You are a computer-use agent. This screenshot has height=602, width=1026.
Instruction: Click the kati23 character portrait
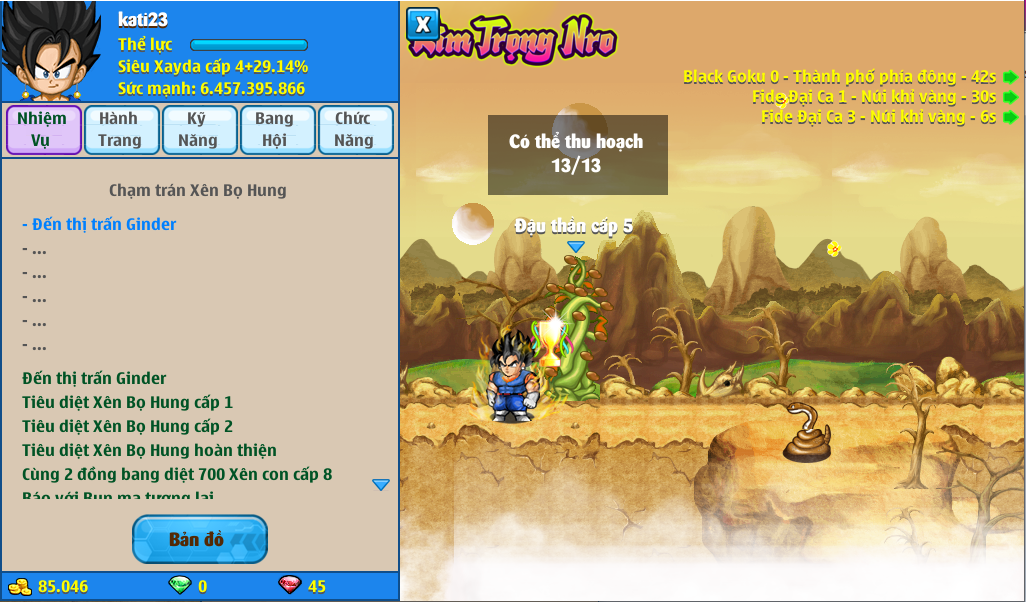[50, 52]
